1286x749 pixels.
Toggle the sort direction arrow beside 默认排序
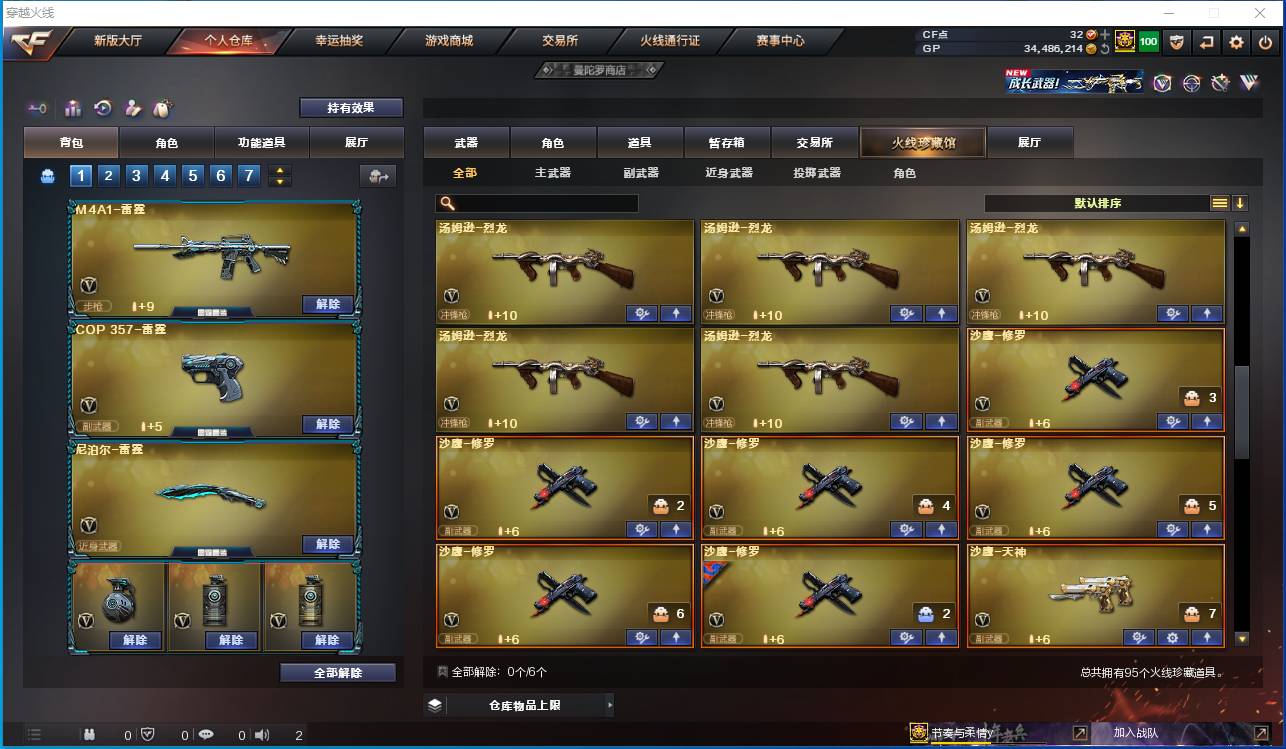pos(1239,202)
